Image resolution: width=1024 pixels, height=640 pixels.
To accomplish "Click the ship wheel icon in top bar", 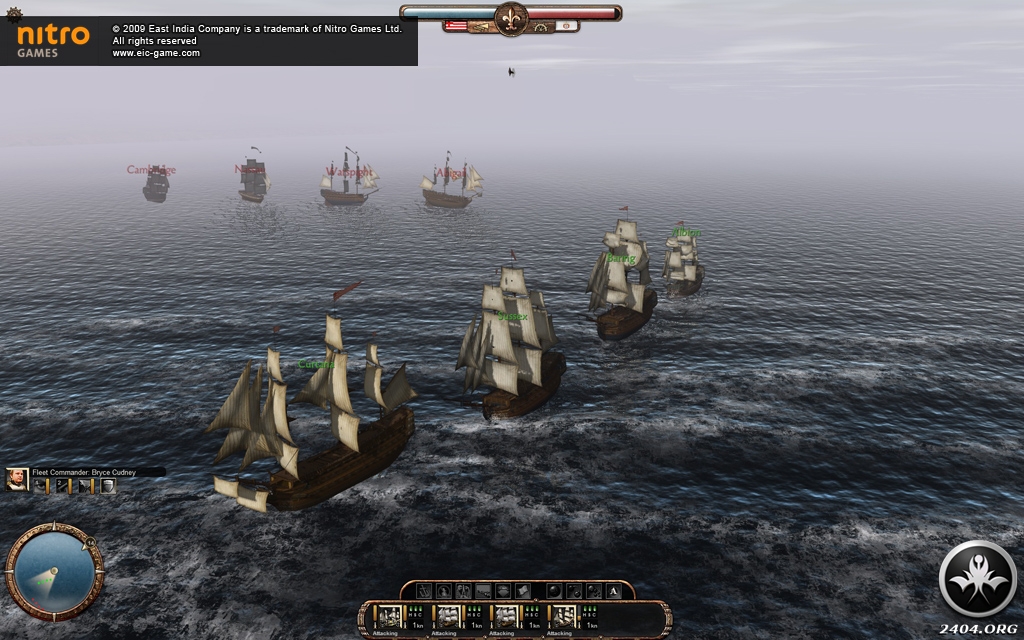I will (x=541, y=27).
